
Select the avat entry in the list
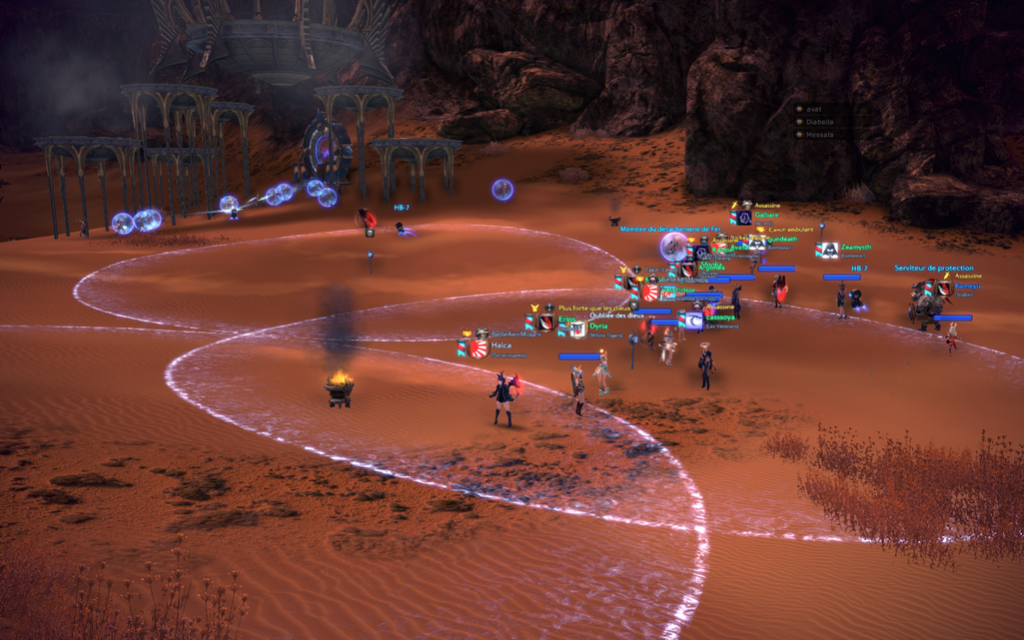813,109
